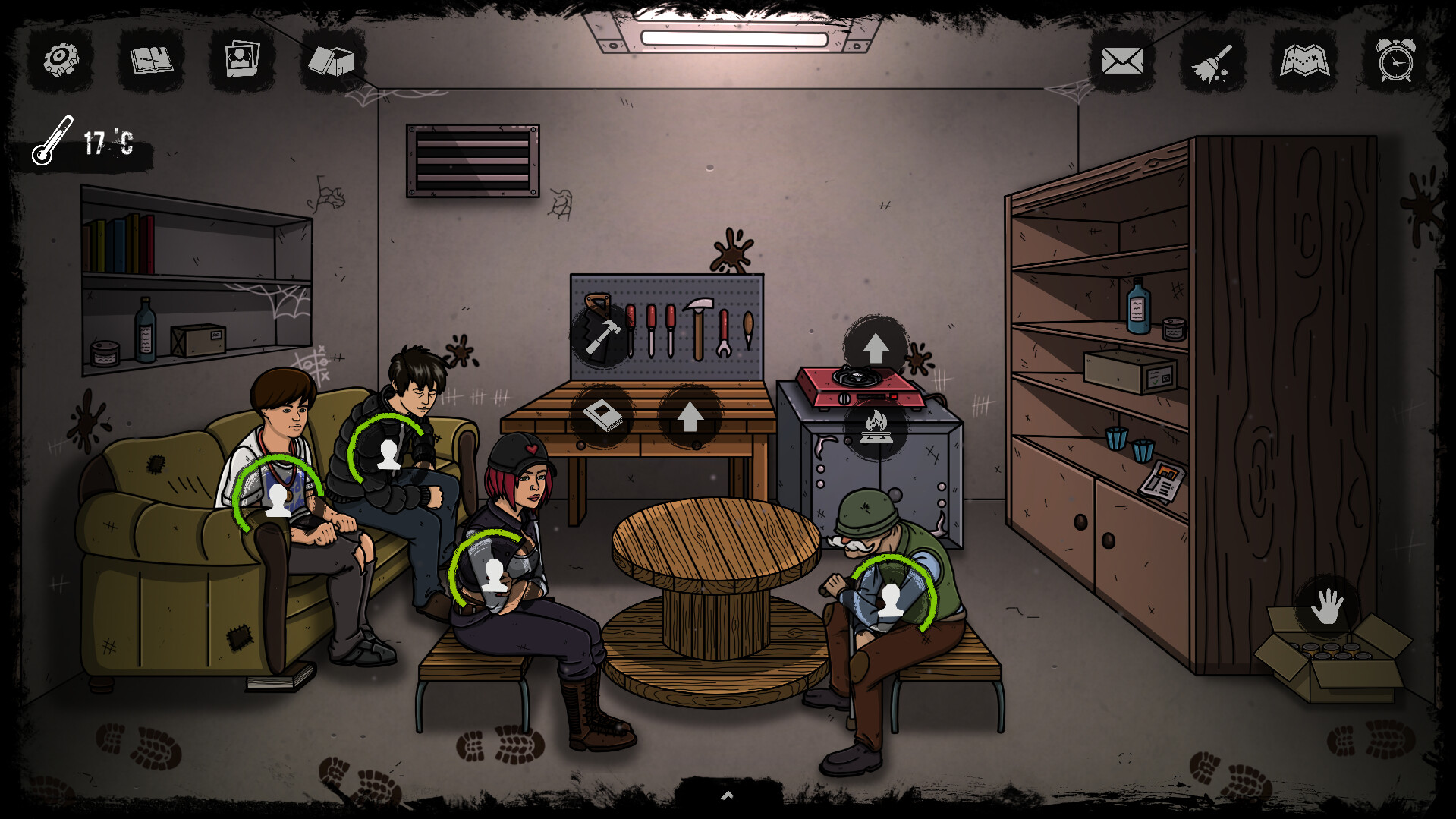Select the boy on the couch's status circle

tap(279, 501)
